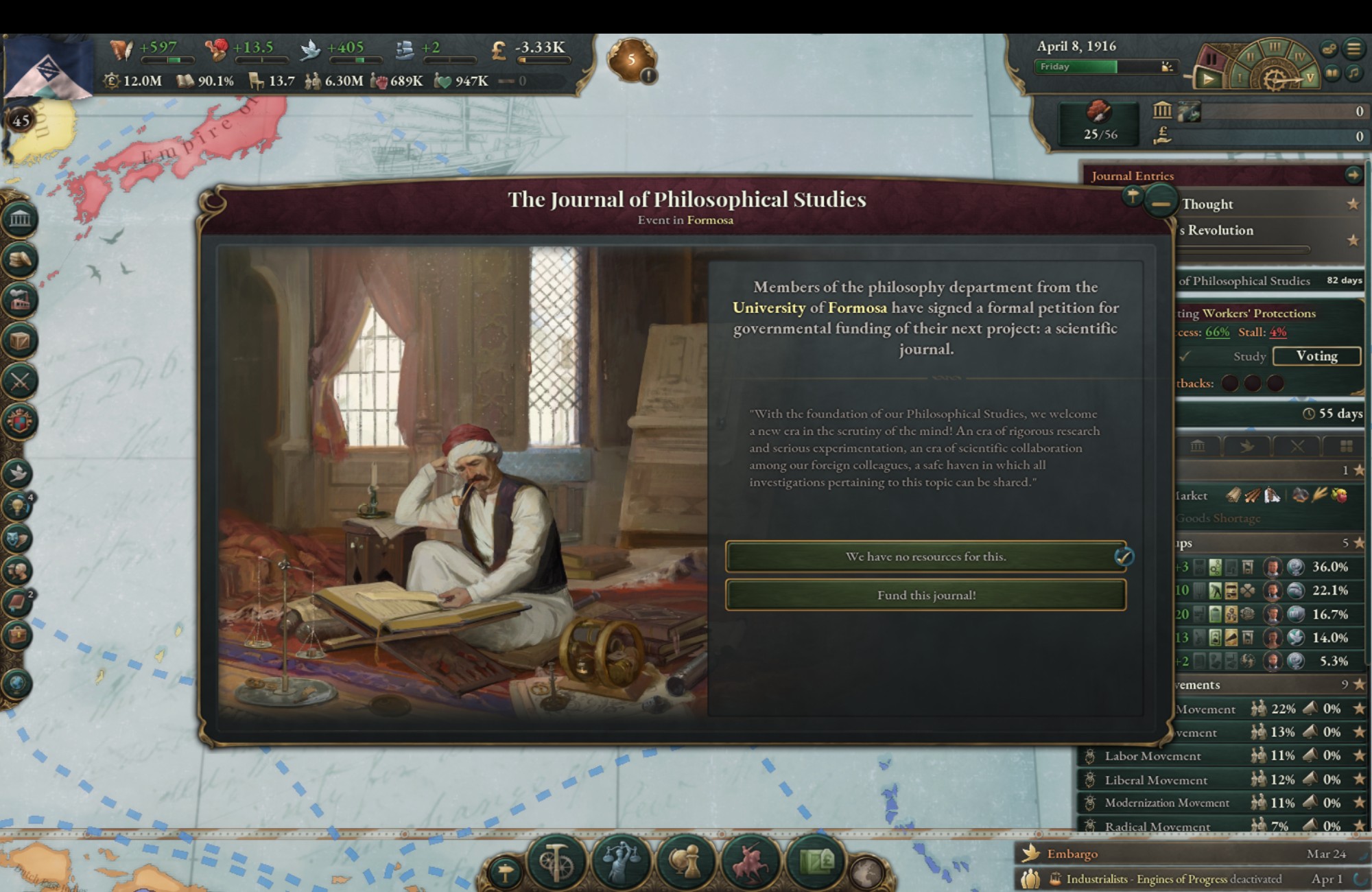
Task: Open the trade lens with green crate
Action: 816,860
